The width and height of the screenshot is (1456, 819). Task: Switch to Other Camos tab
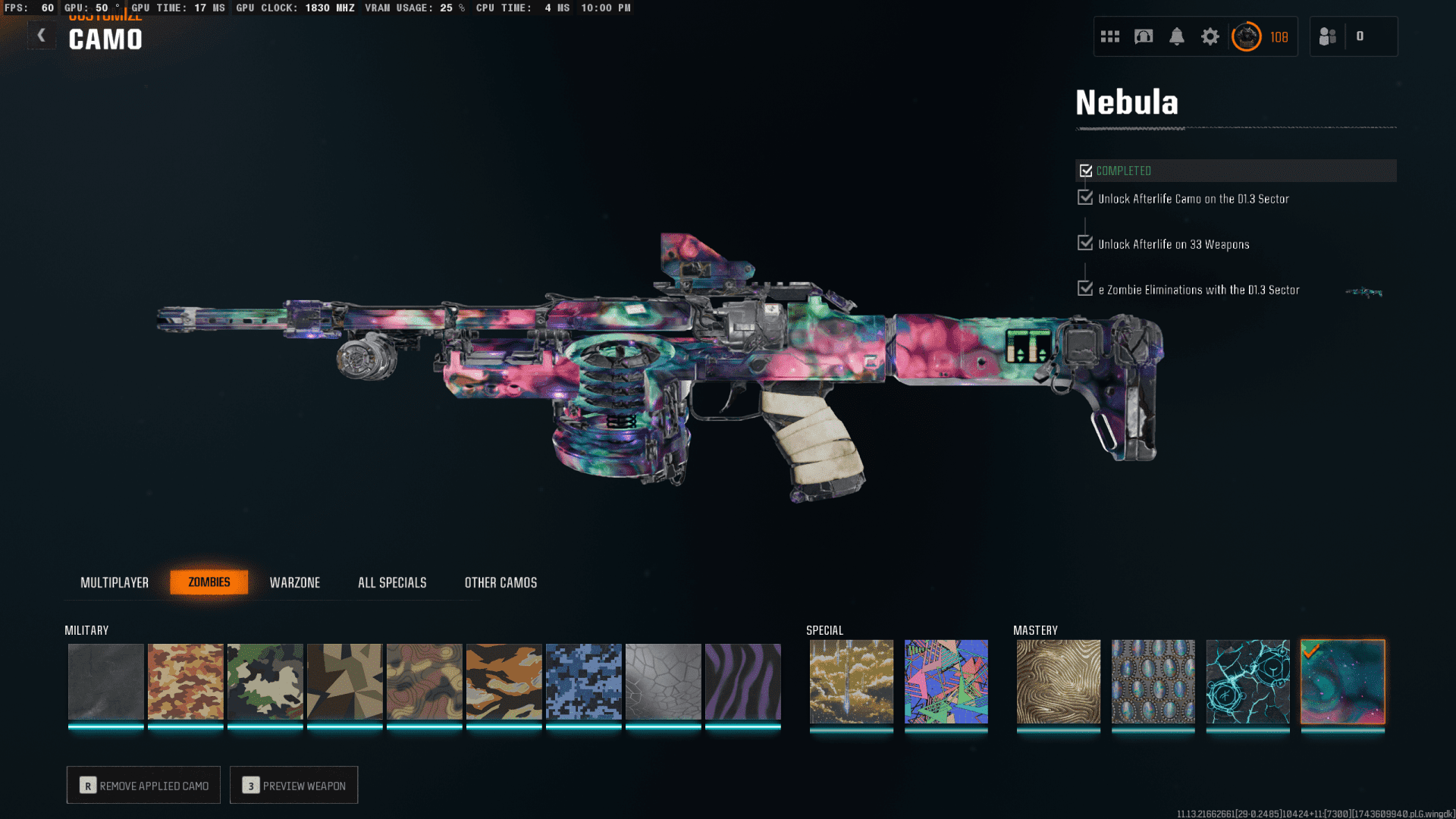500,582
